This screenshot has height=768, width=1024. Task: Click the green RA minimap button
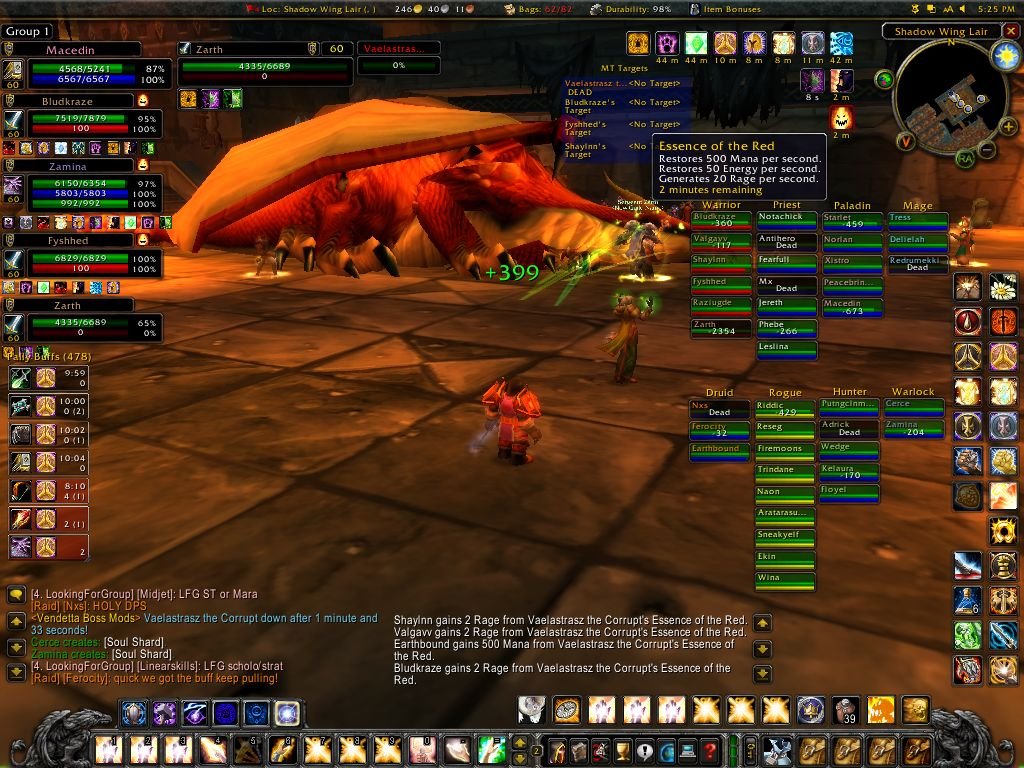tap(965, 158)
